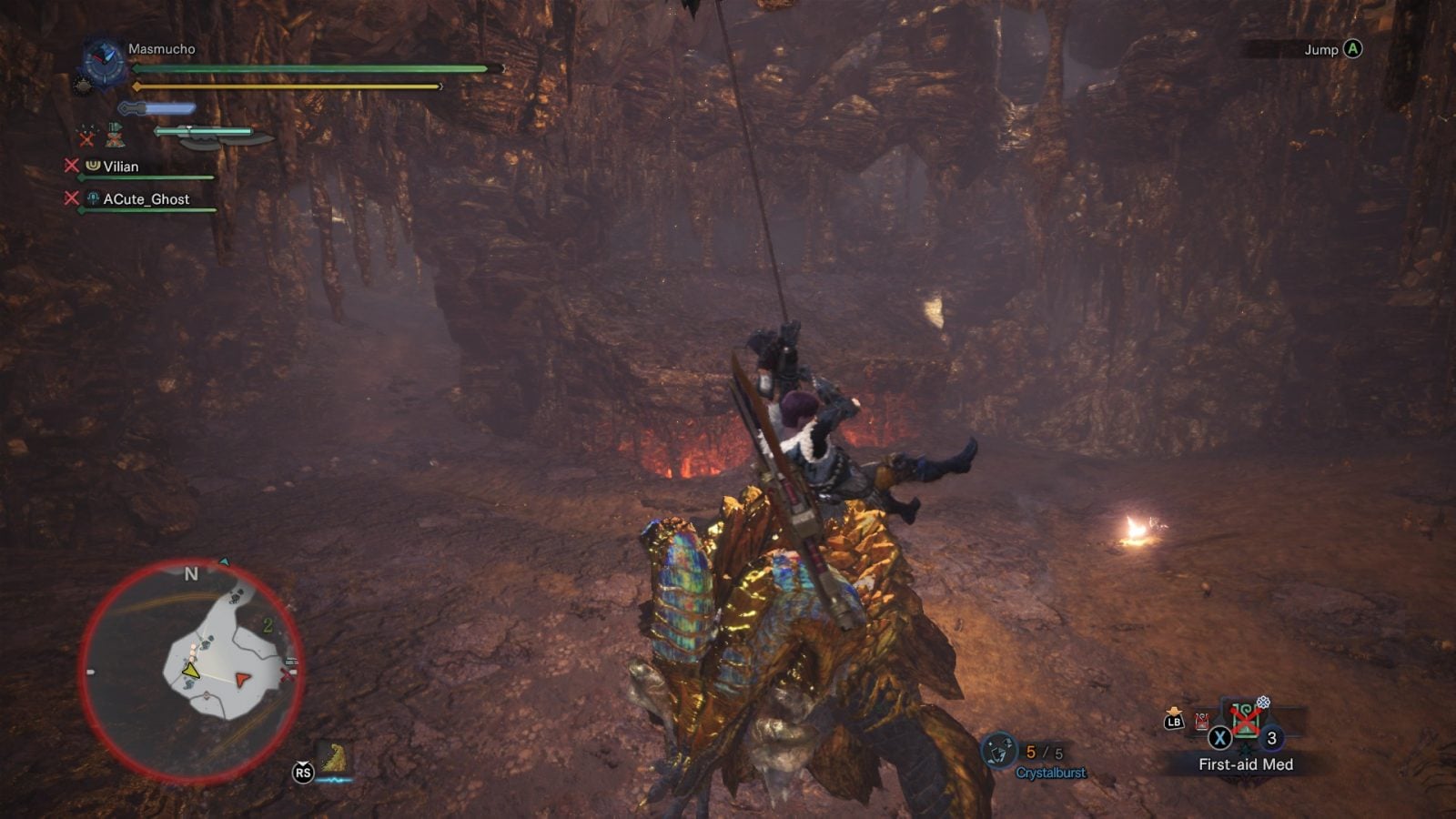
Task: Click ACute_Ghost's player emblem icon
Action: tap(92, 199)
